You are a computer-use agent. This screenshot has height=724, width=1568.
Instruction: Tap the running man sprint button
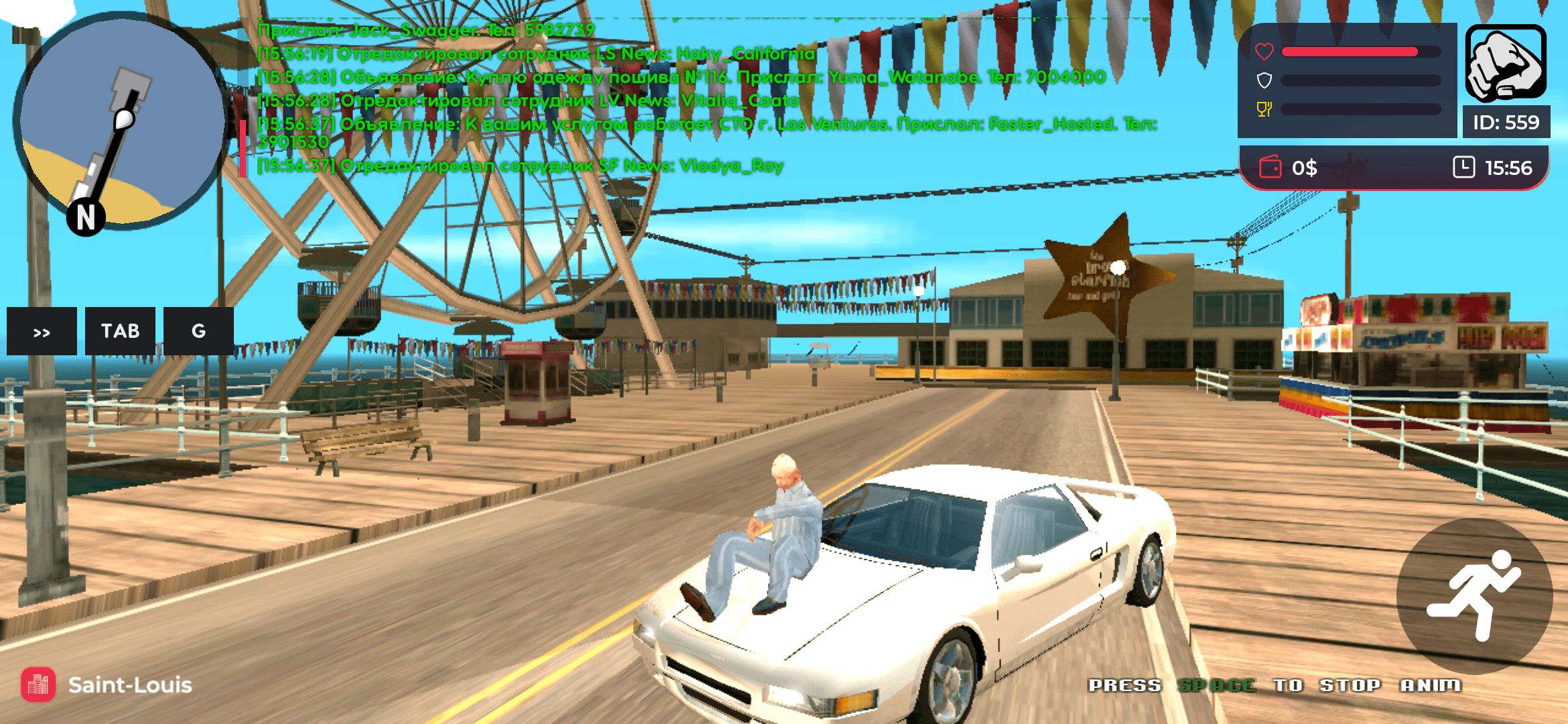[1474, 596]
